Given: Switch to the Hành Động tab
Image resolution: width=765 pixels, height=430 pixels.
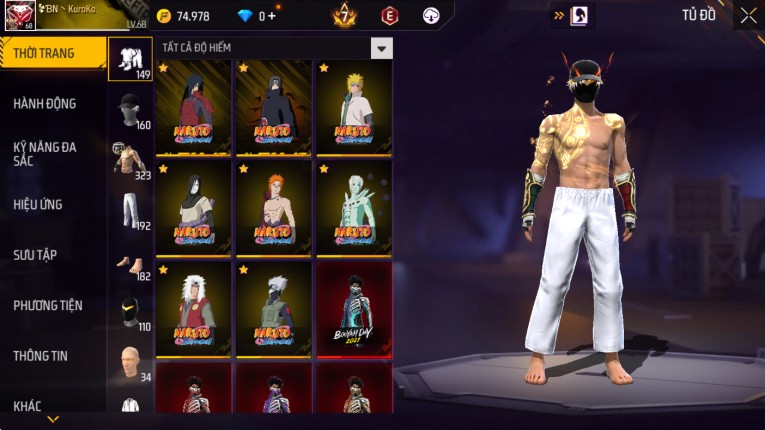Looking at the screenshot, I should pos(45,103).
